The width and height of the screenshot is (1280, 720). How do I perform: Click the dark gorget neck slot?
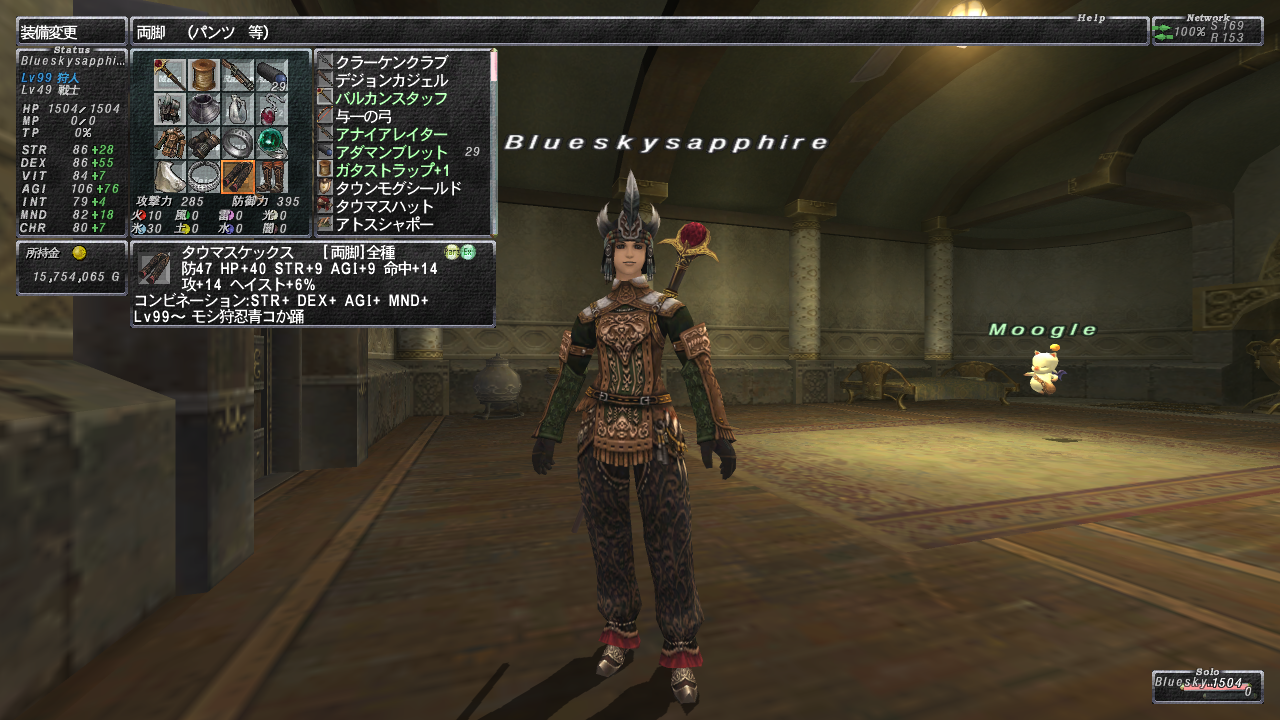[204, 109]
